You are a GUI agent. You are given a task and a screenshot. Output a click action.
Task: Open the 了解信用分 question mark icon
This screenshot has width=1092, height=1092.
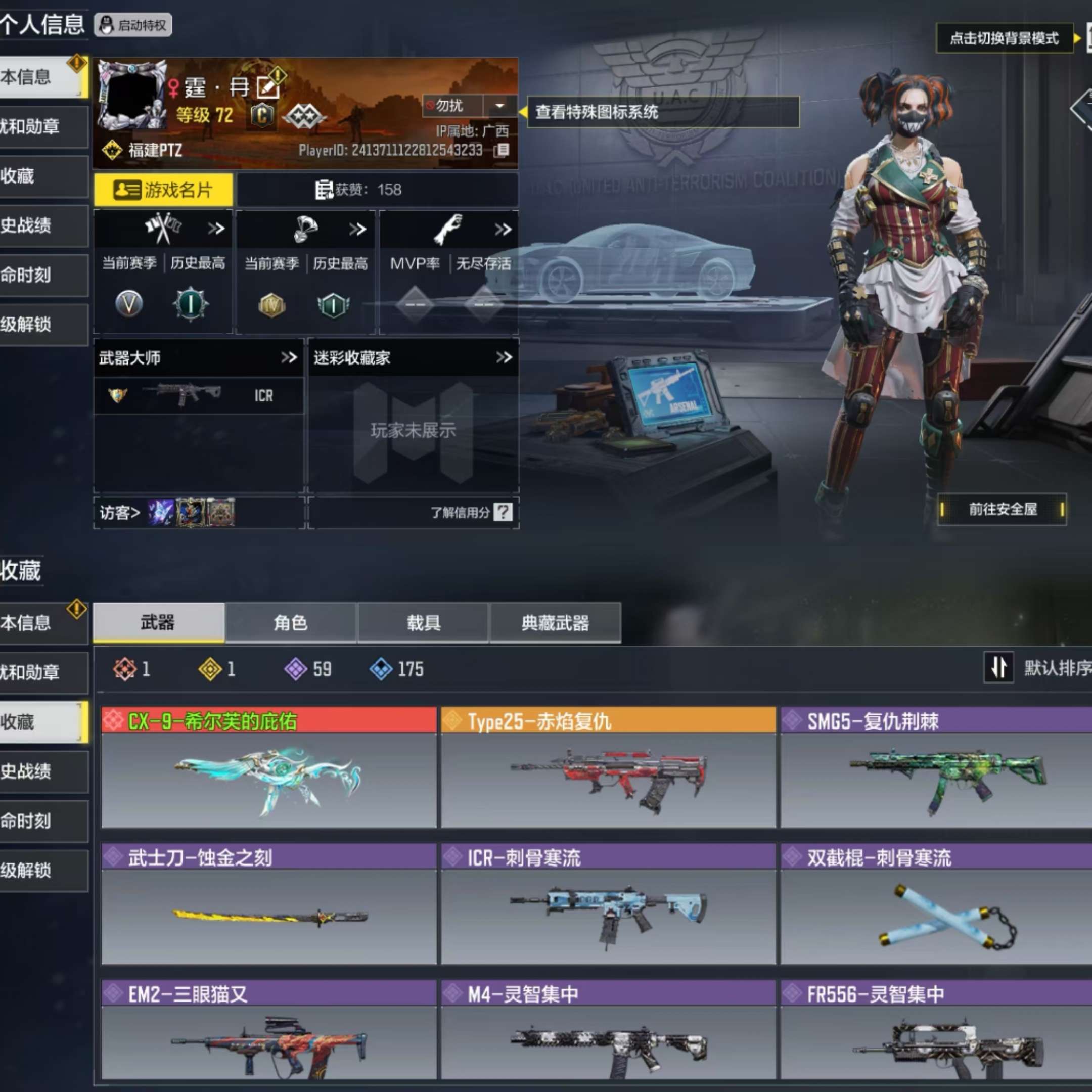pyautogui.click(x=502, y=512)
